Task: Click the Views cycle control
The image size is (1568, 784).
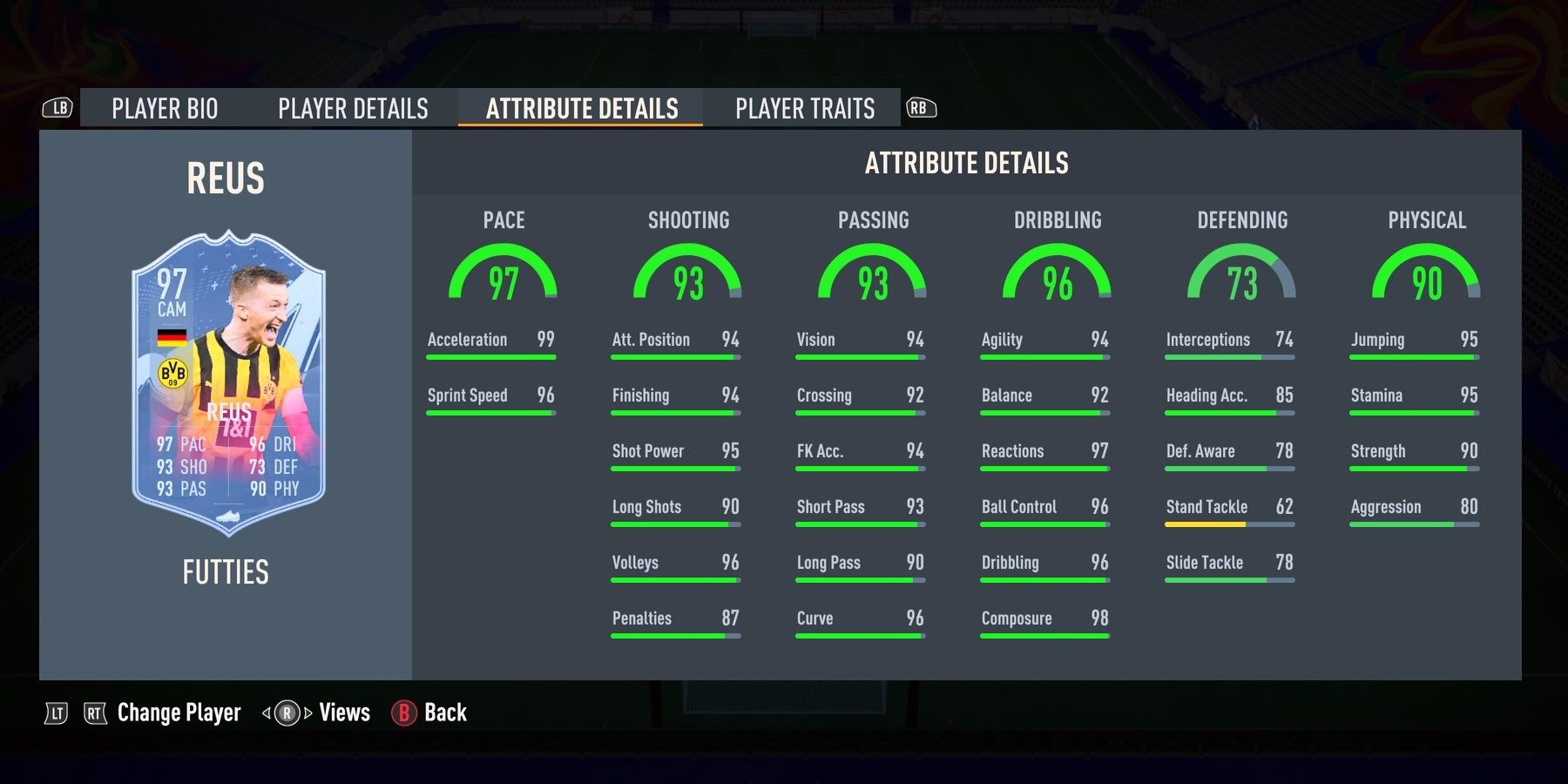Action: 287,713
